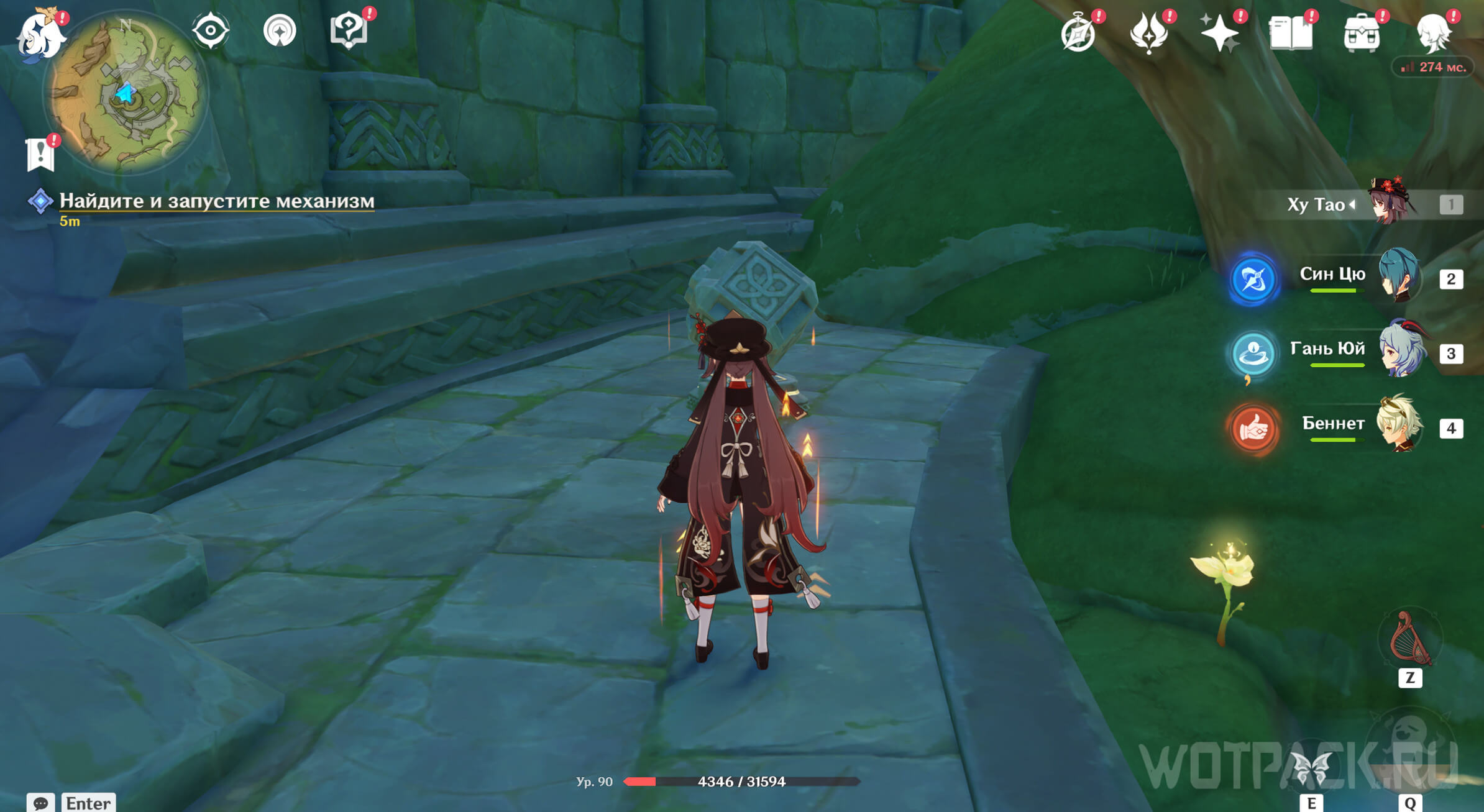Open the tutorial question mark icon
Image resolution: width=1484 pixels, height=812 pixels.
pyautogui.click(x=349, y=30)
